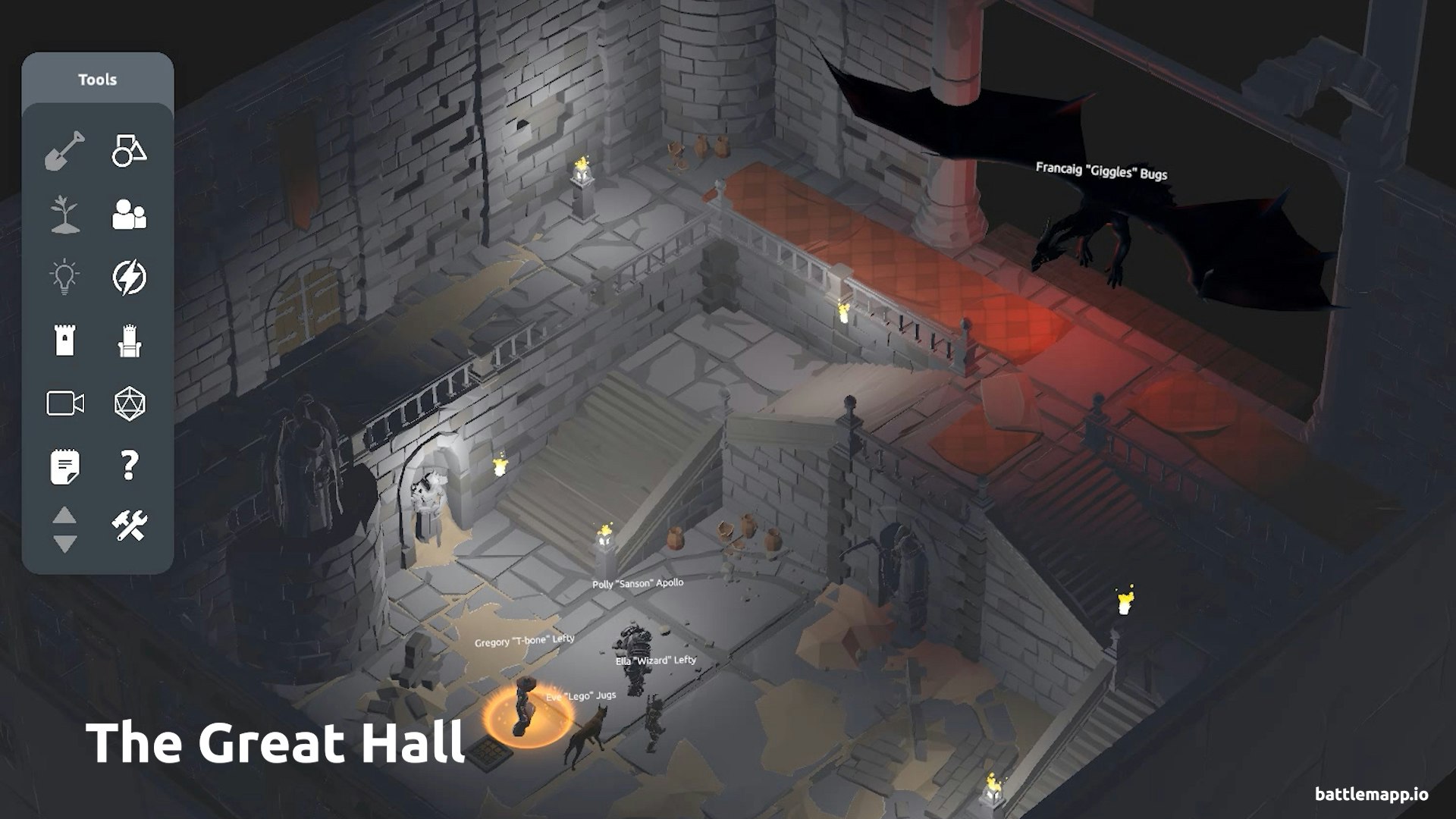Select the video camera tool
Screen dimensions: 1456x819
click(x=67, y=404)
